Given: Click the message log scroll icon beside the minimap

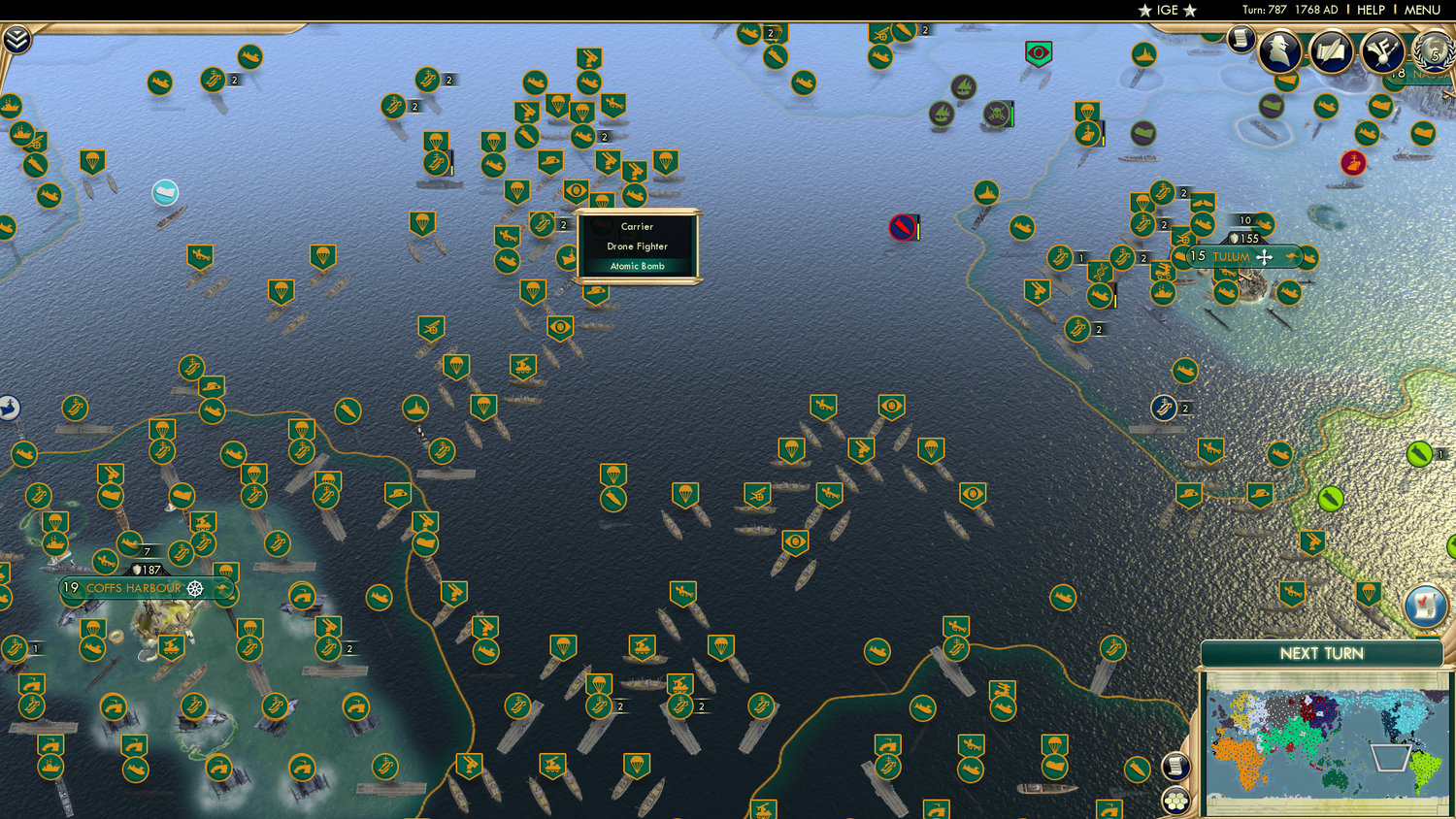Looking at the screenshot, I should click(1175, 765).
